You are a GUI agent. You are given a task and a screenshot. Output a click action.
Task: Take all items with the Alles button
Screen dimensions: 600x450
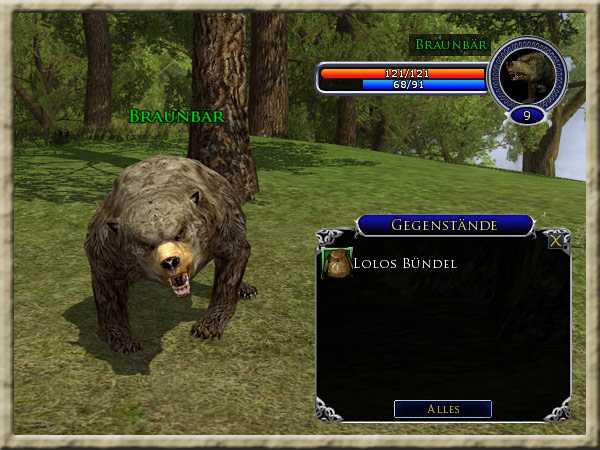coord(442,408)
